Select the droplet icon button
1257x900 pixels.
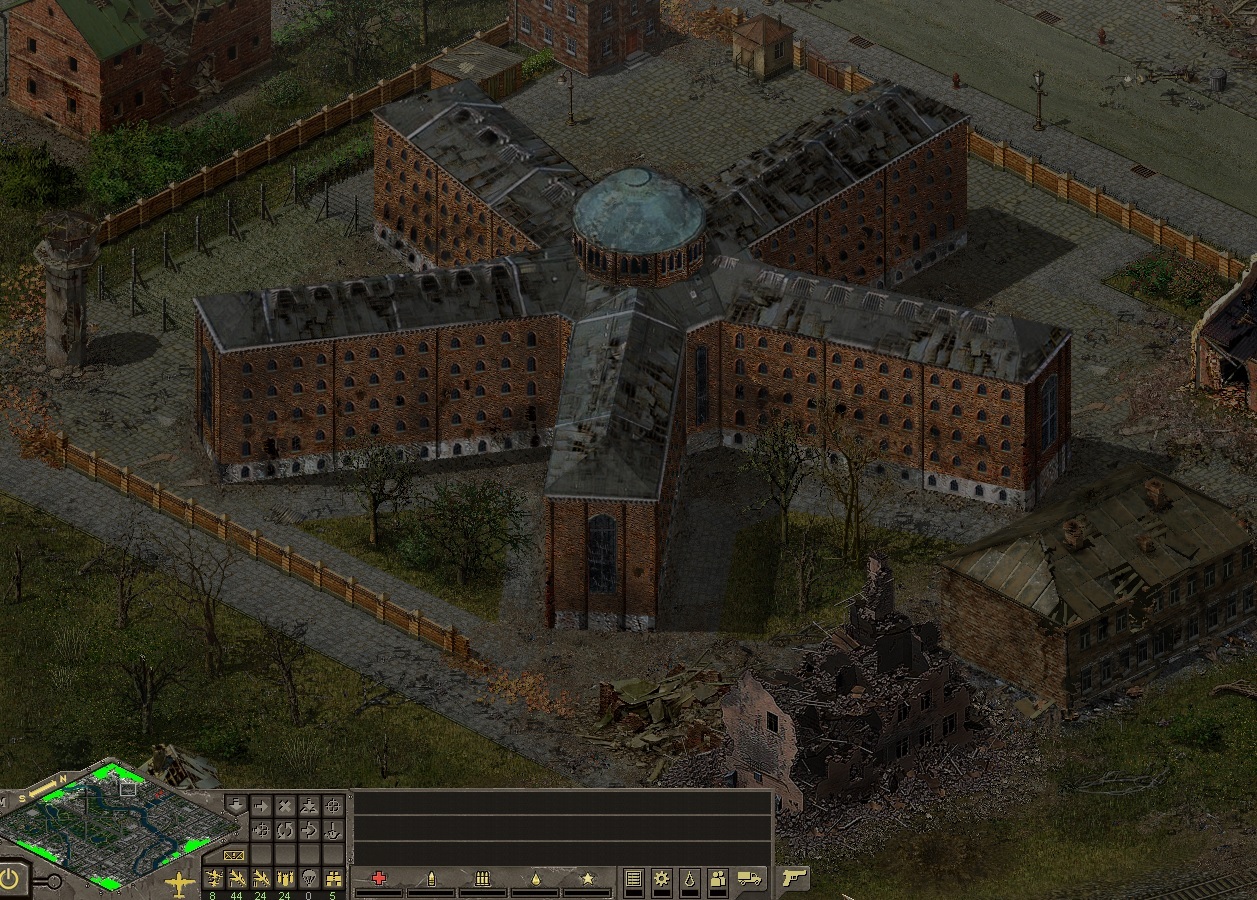(x=689, y=879)
